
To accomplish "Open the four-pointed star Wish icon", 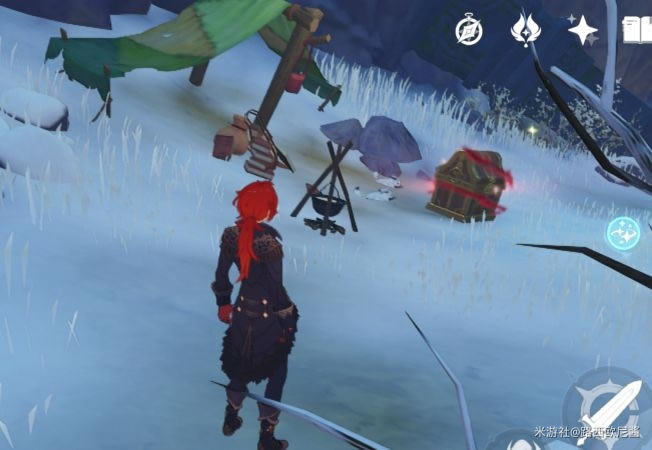I will click(x=583, y=29).
